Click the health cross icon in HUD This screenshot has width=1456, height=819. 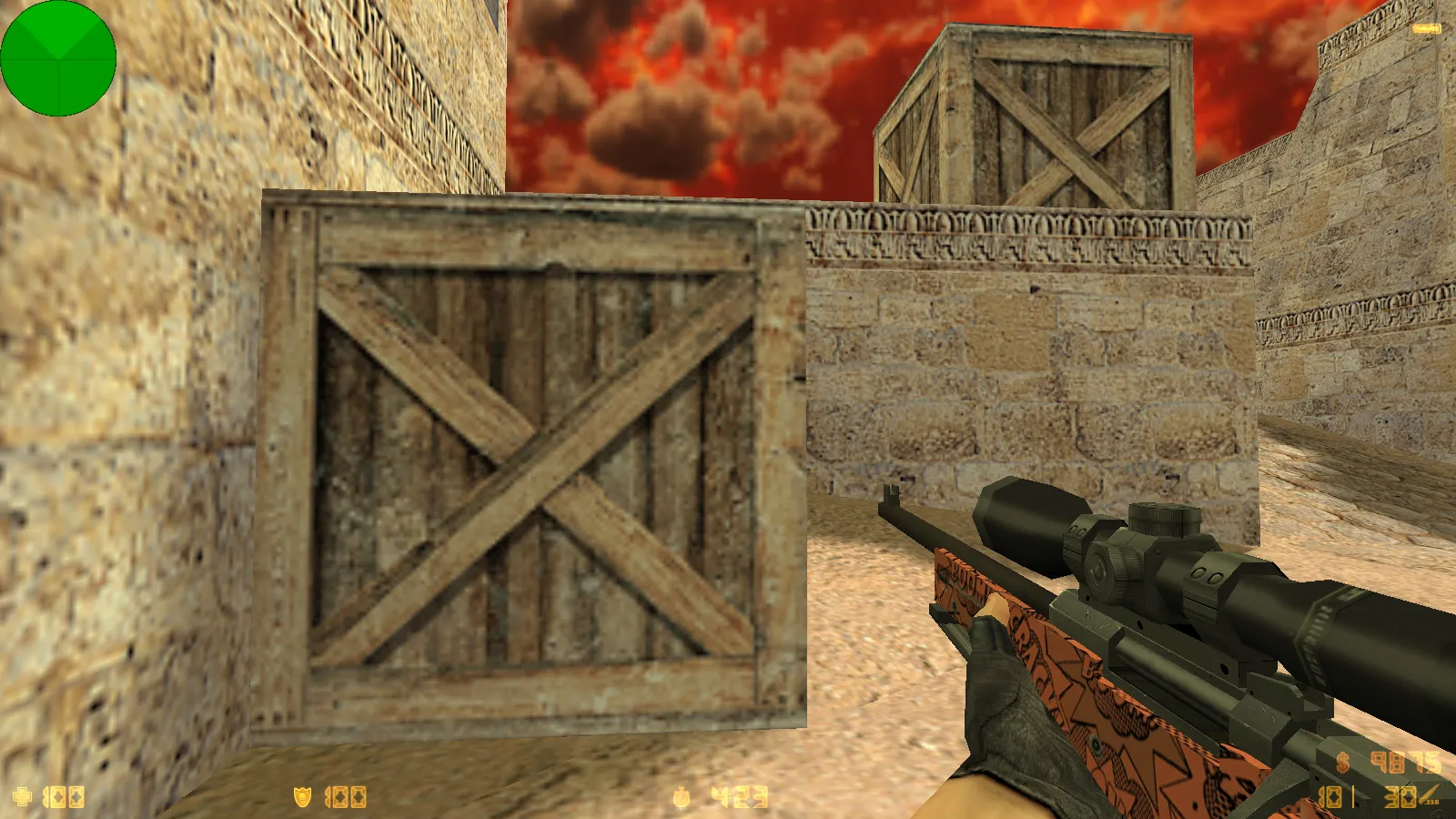[23, 796]
